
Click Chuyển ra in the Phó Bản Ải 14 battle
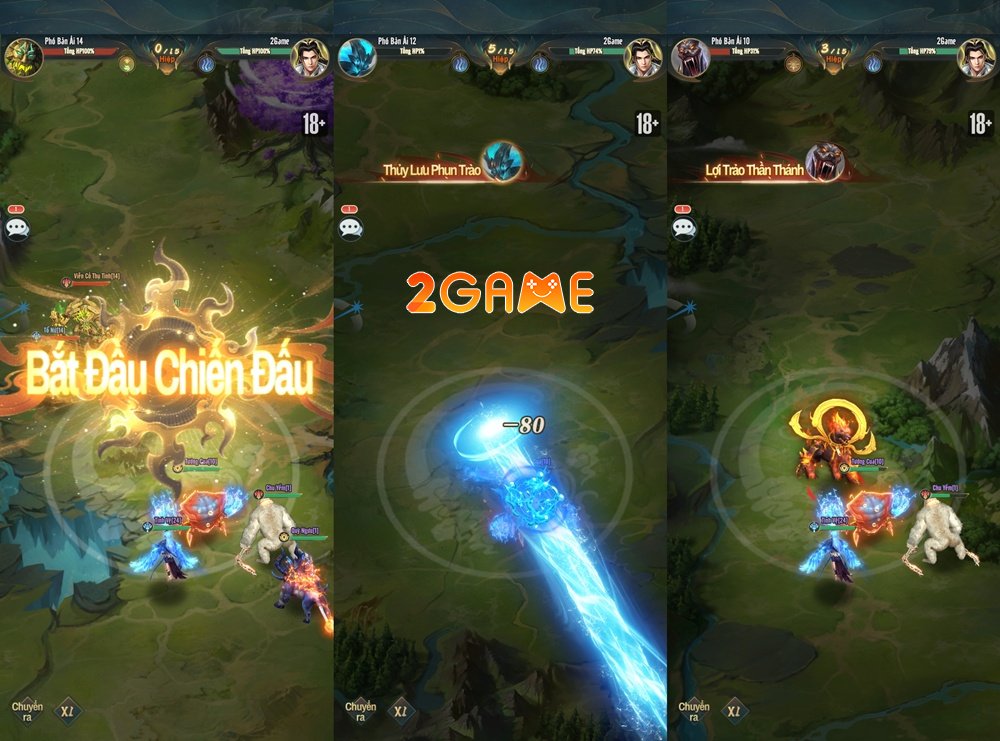pyautogui.click(x=27, y=711)
